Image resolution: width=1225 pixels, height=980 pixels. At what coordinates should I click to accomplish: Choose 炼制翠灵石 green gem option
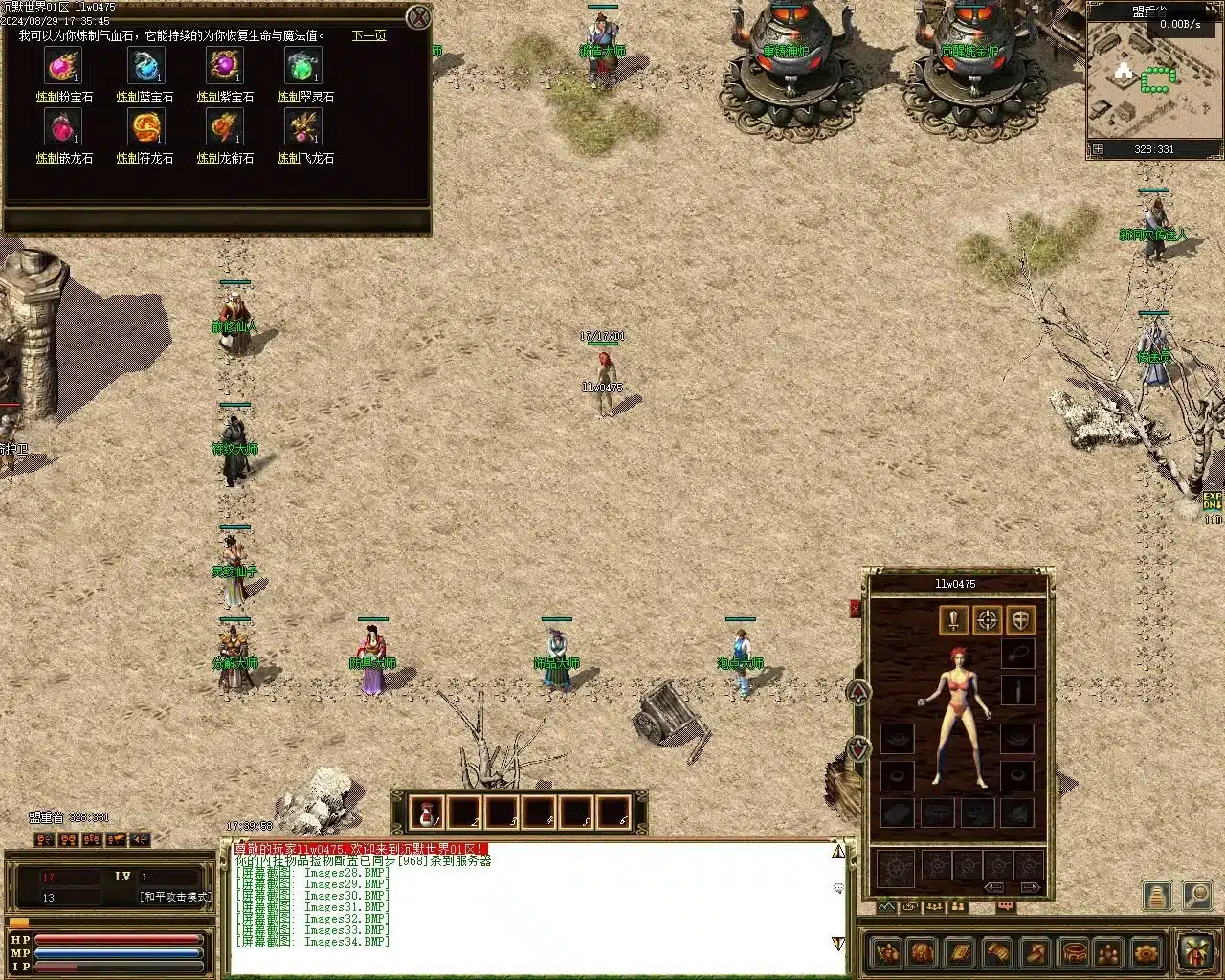click(x=303, y=67)
